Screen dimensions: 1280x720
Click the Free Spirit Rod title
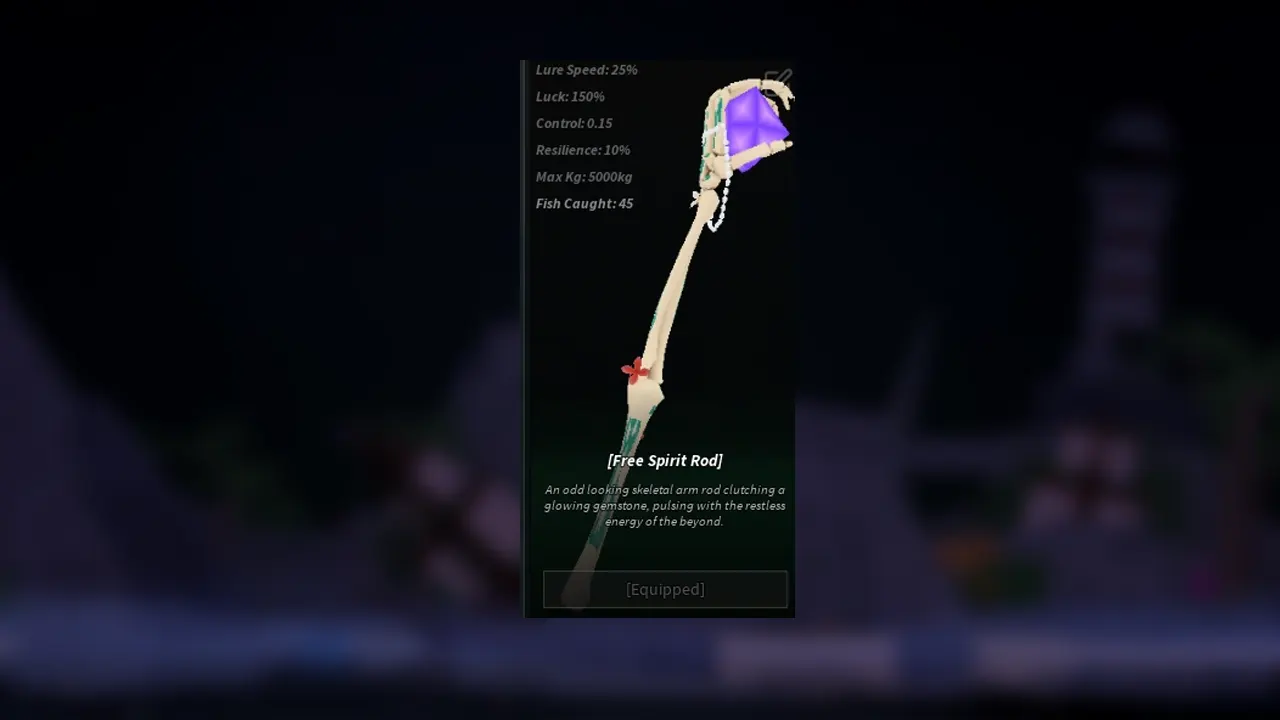tap(664, 461)
